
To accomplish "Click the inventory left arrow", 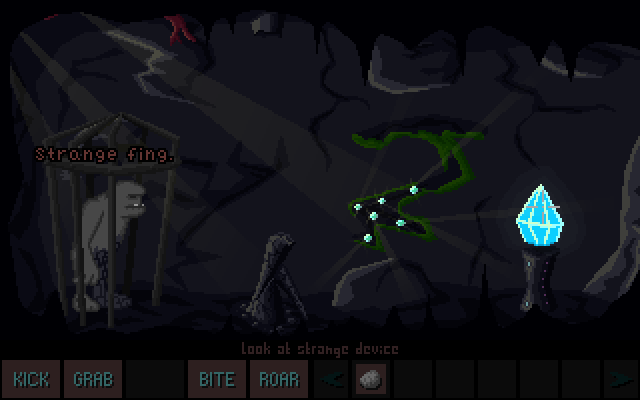I will pos(334,380).
